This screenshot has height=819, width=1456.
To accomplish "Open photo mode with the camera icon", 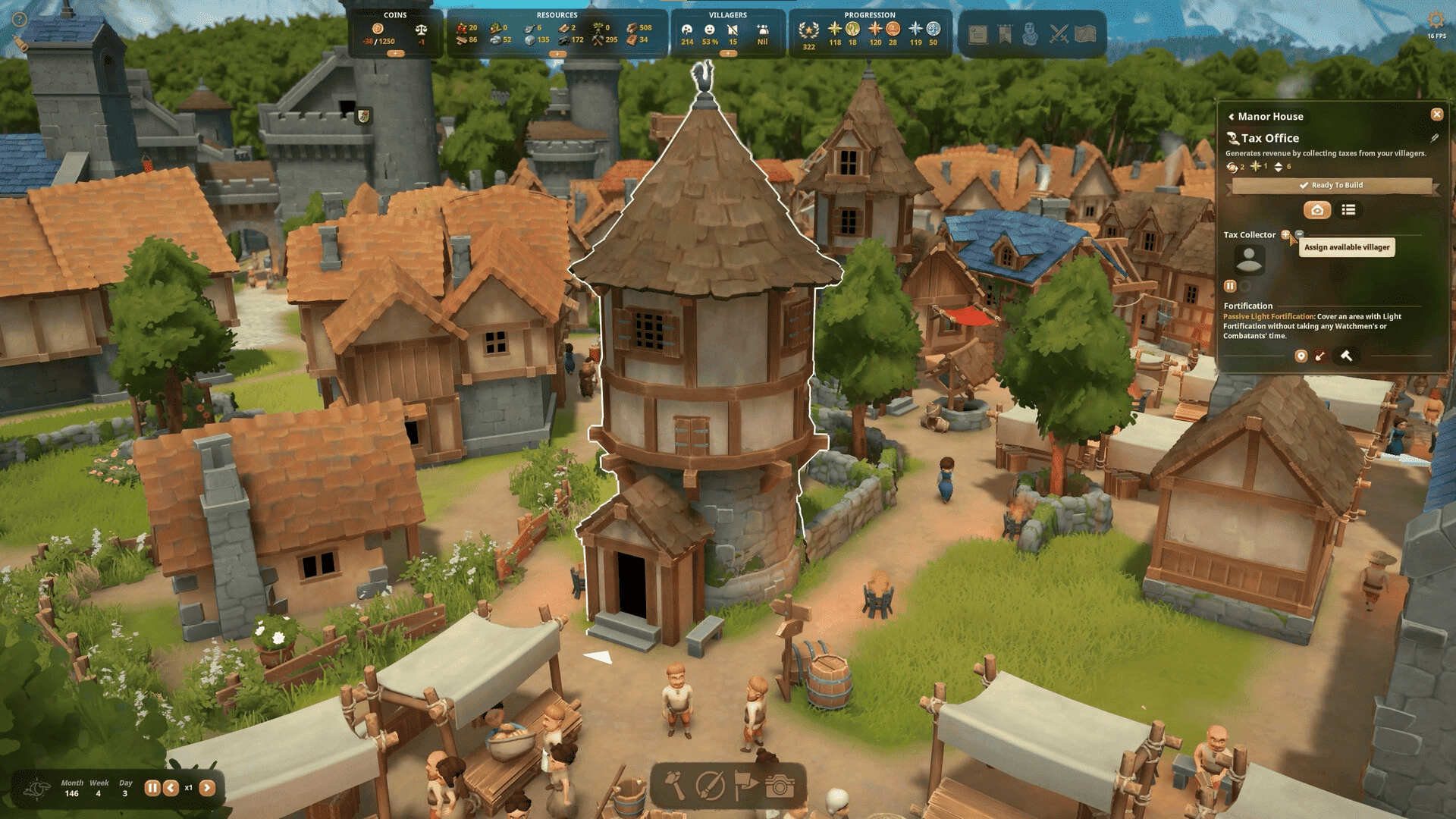I will pyautogui.click(x=780, y=786).
